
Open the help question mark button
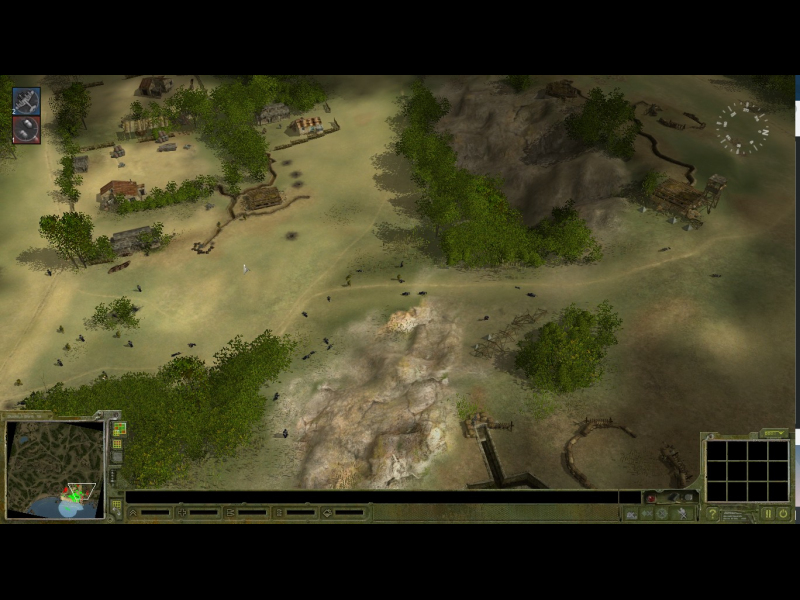tap(712, 513)
